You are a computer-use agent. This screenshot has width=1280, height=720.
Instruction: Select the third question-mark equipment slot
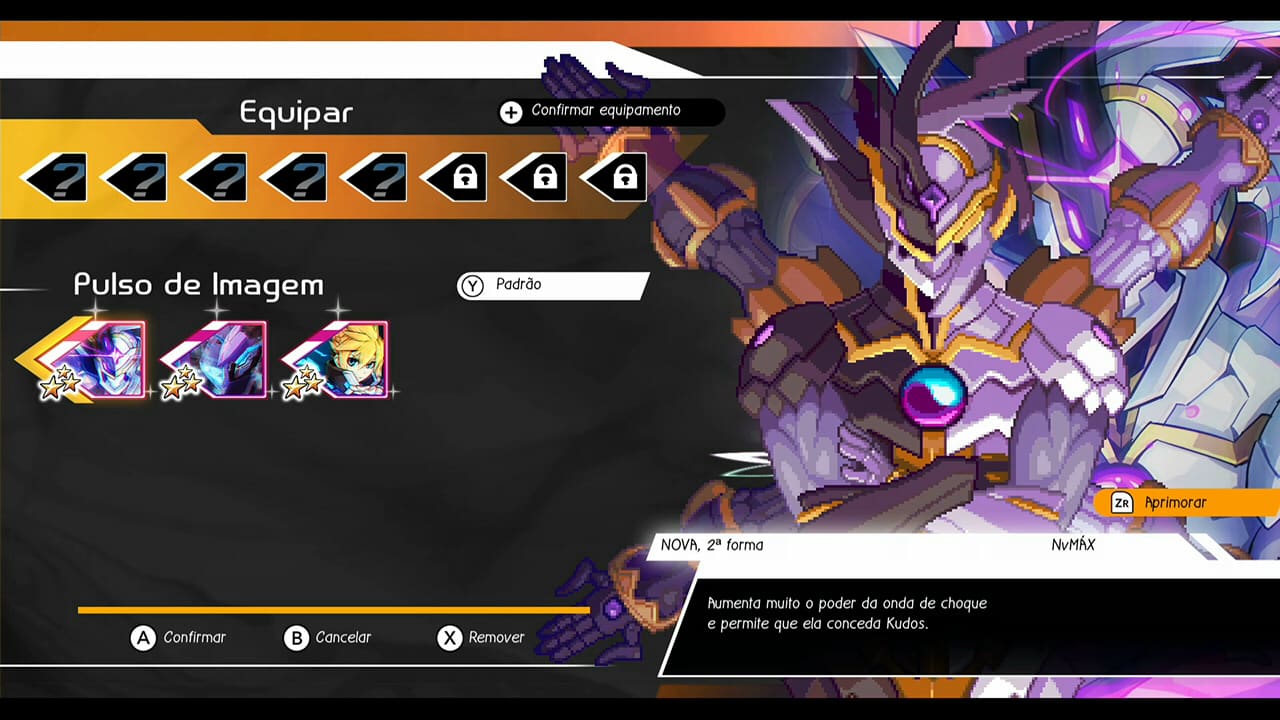pyautogui.click(x=212, y=176)
